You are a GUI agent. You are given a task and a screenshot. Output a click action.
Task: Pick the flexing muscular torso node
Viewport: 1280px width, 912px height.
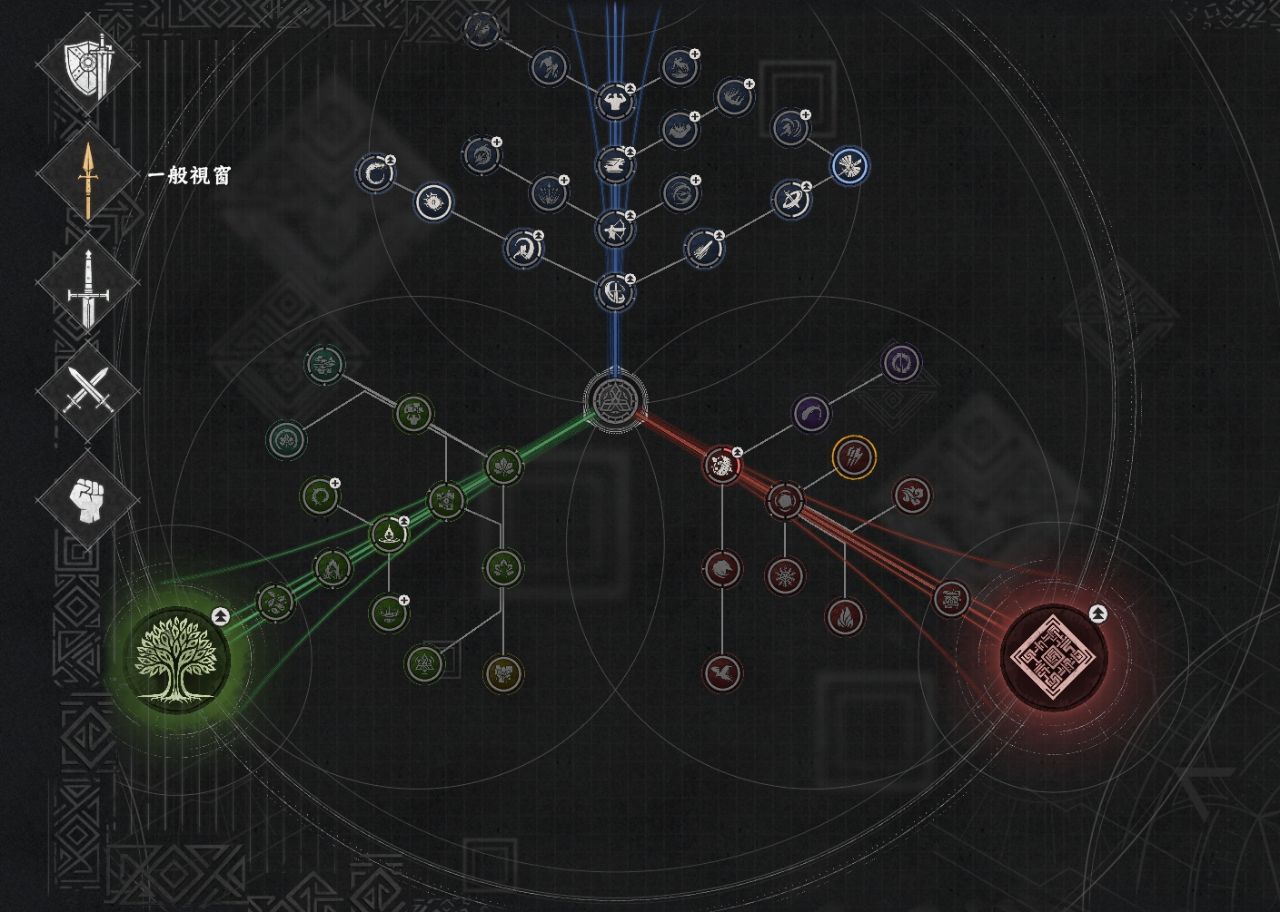pos(615,100)
